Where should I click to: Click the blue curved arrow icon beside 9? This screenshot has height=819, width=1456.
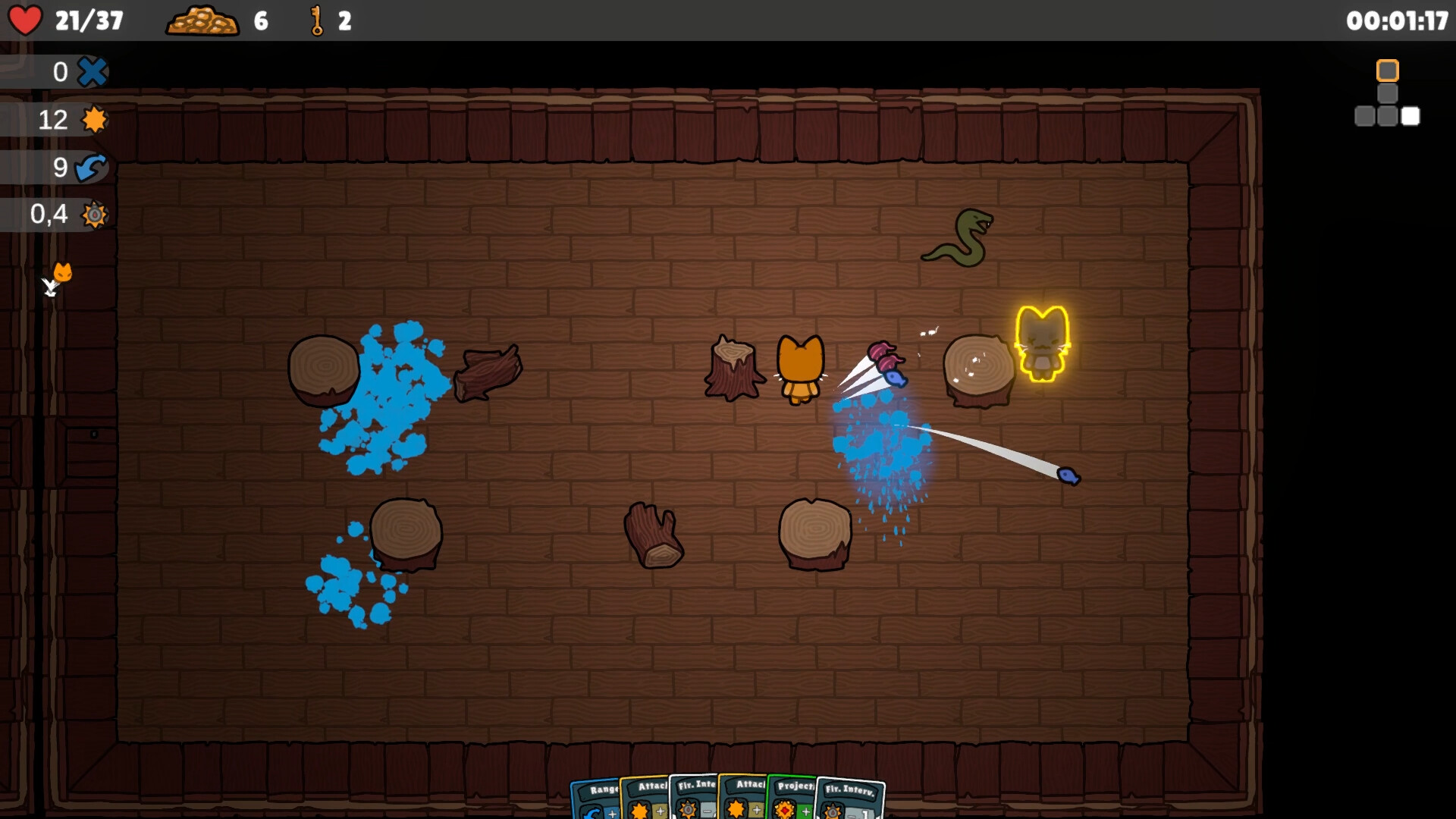pyautogui.click(x=93, y=168)
